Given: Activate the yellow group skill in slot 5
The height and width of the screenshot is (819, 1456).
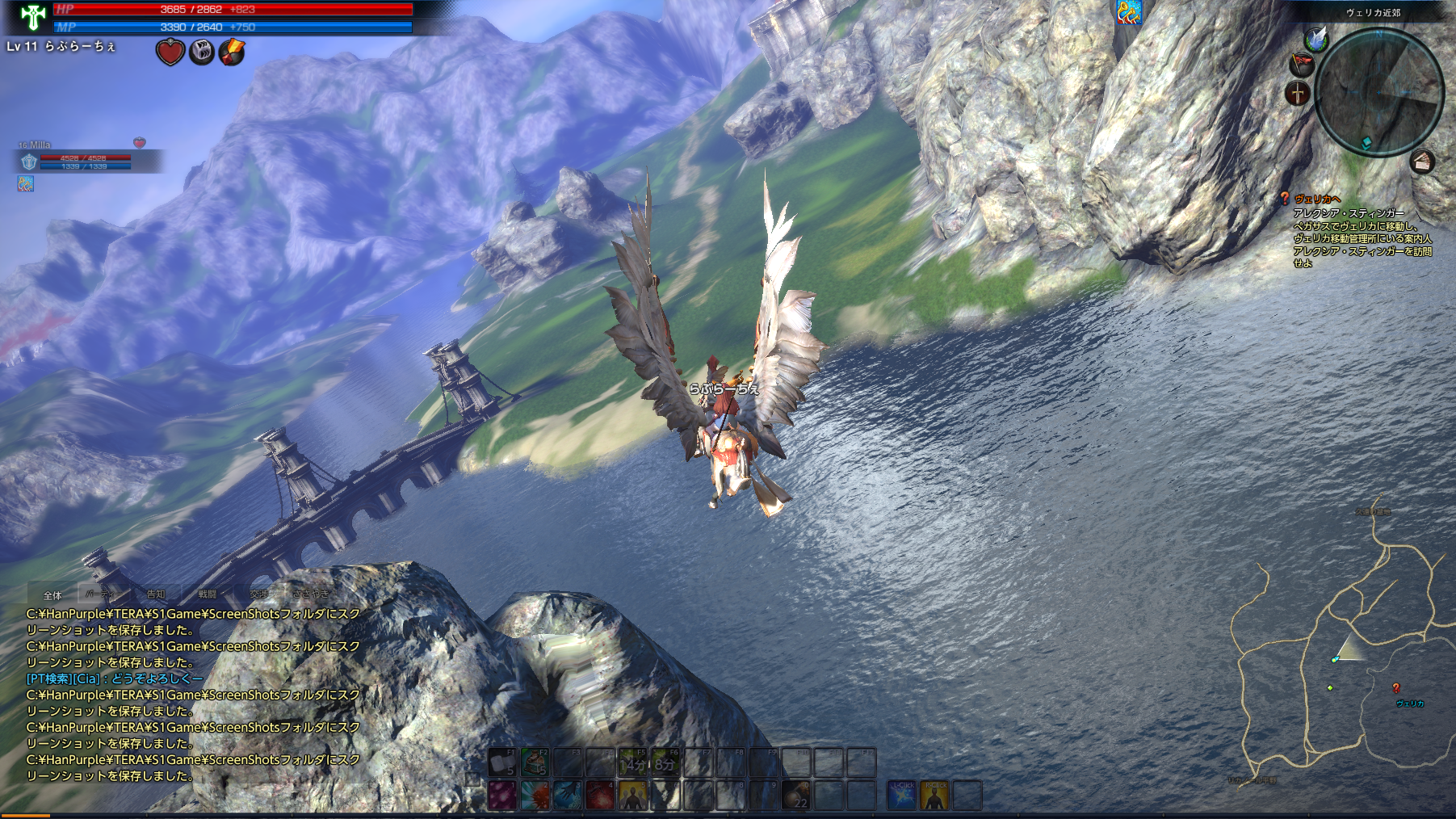Looking at the screenshot, I should point(632,795).
